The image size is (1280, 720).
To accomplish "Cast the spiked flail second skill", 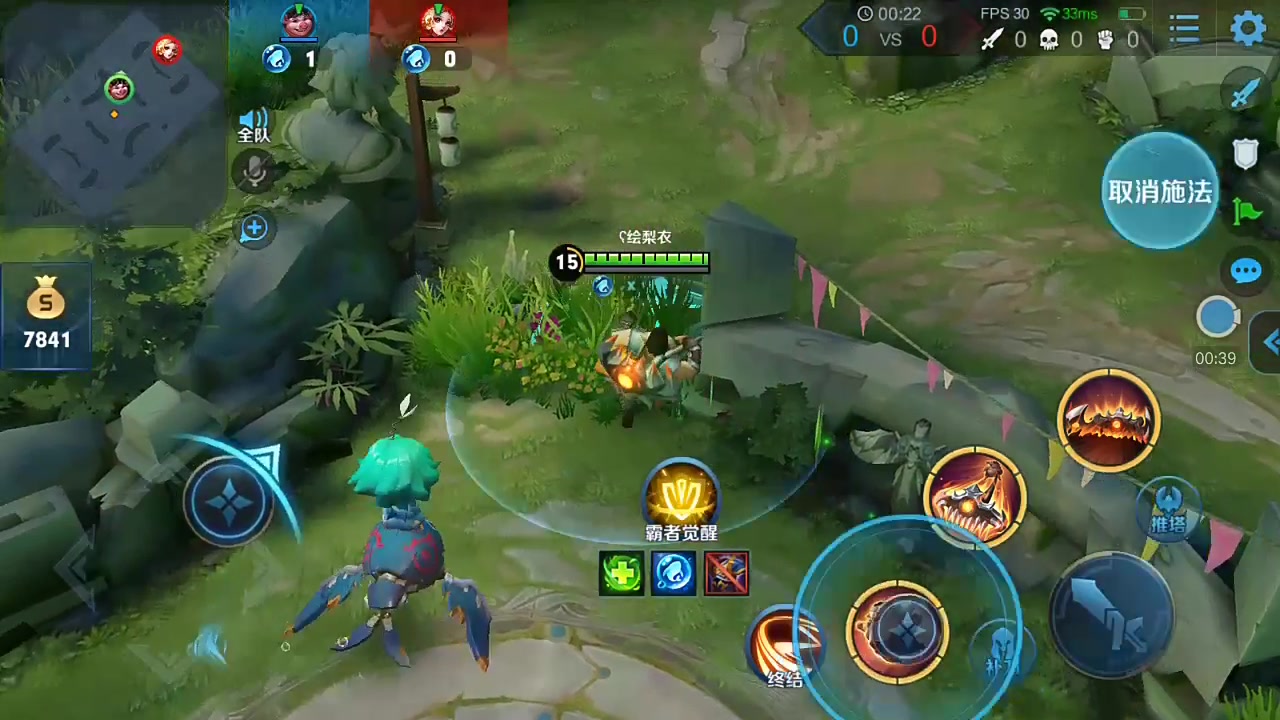I will point(974,496).
